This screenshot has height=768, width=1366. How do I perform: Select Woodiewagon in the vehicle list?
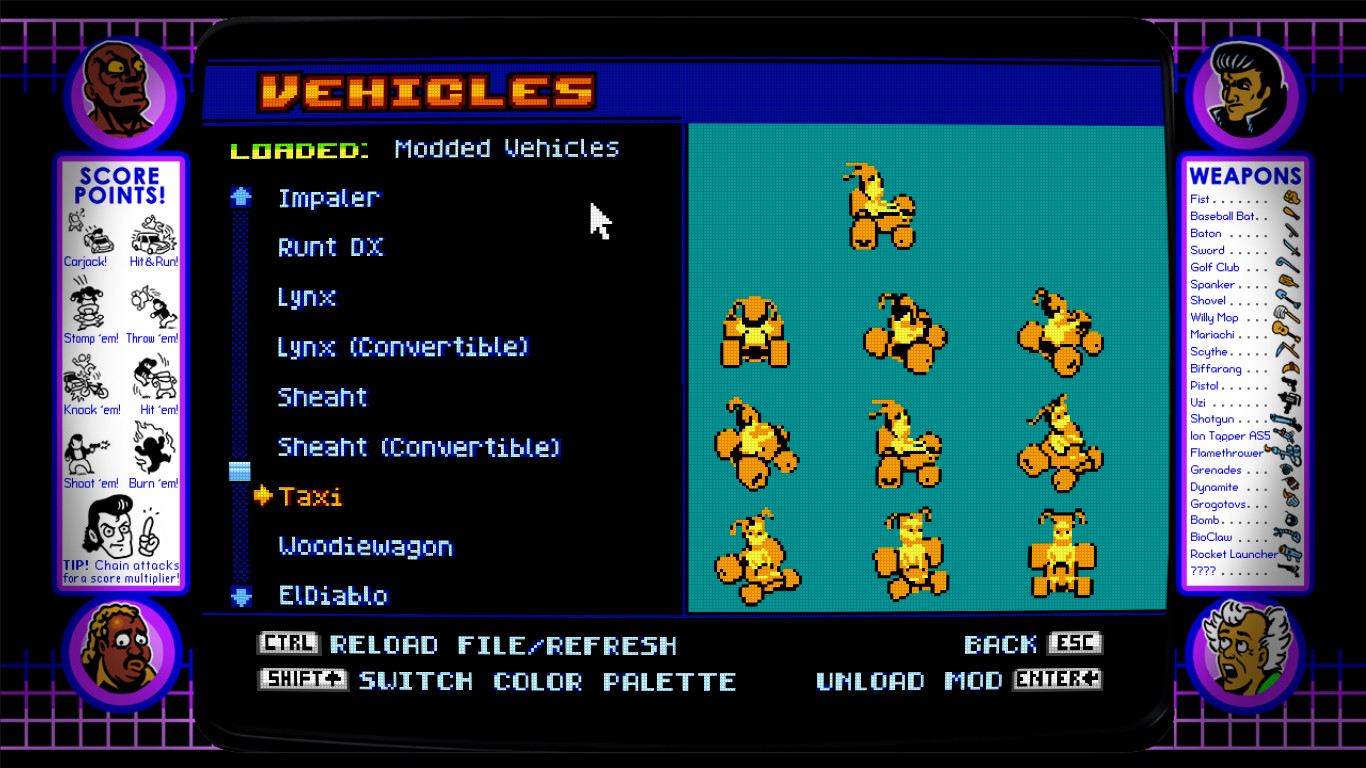[364, 546]
